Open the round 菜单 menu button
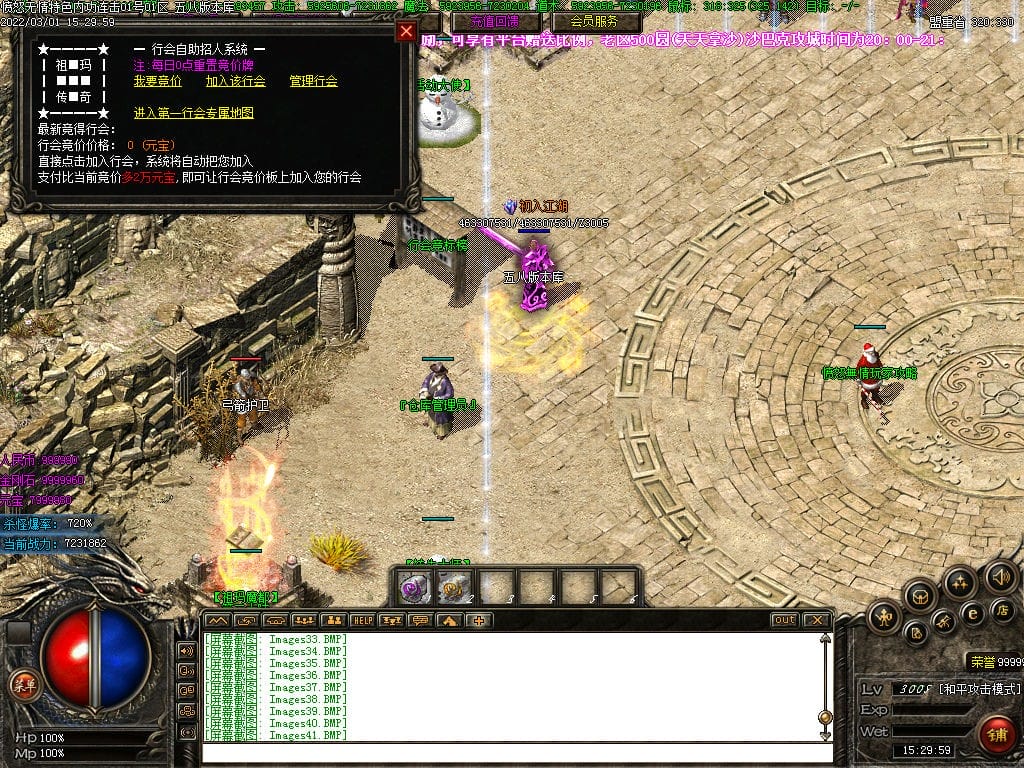This screenshot has height=768, width=1024. pyautogui.click(x=23, y=685)
